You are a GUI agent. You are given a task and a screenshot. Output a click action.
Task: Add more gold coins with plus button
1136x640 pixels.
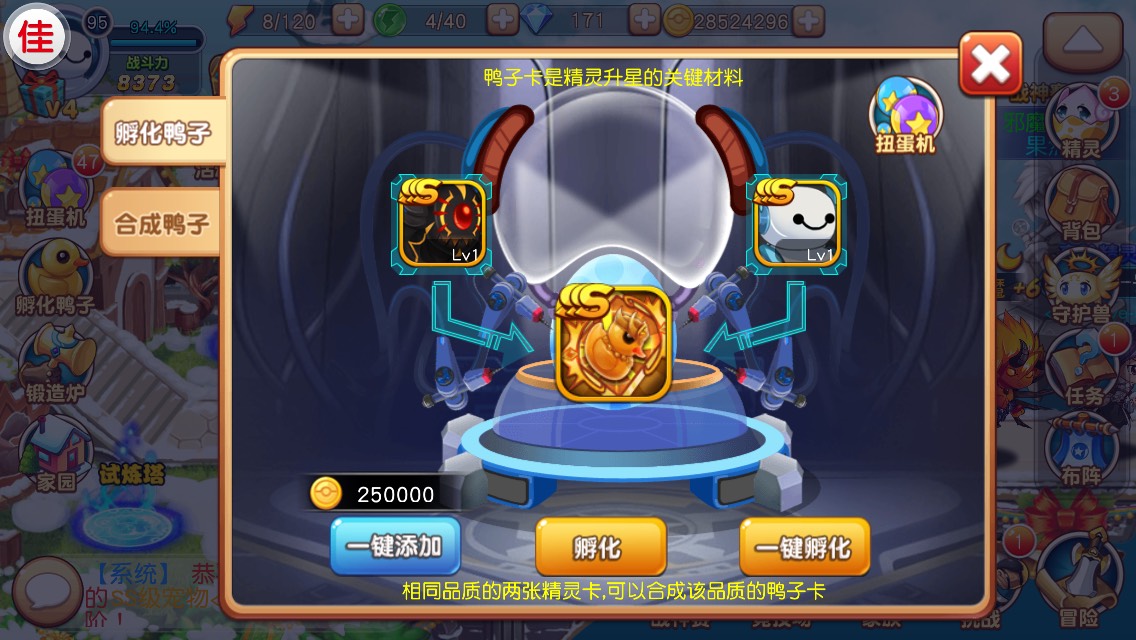coord(808,19)
